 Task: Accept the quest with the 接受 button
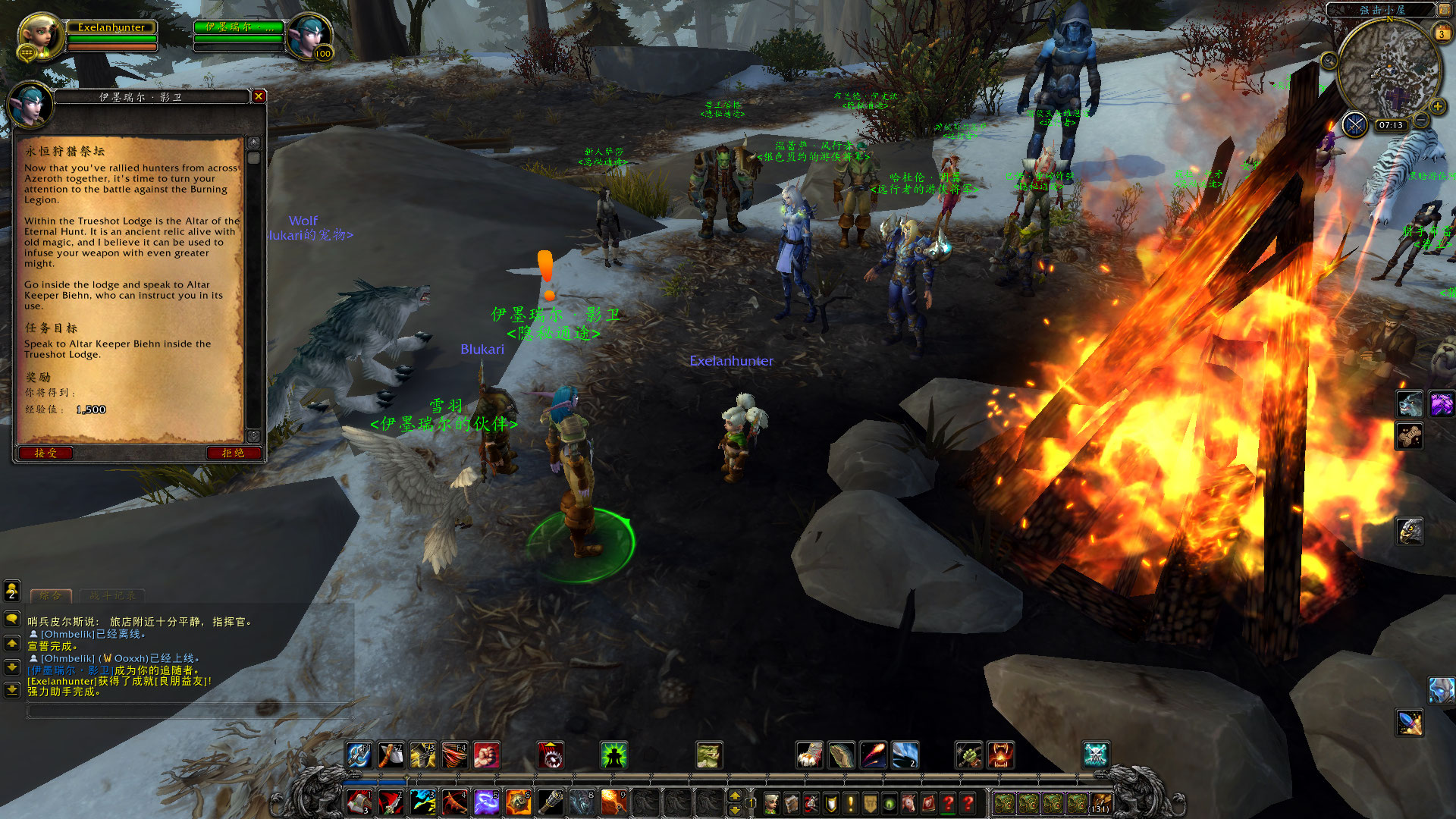point(45,453)
